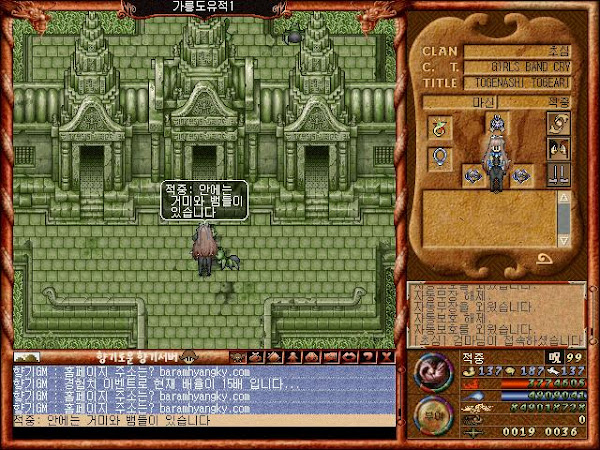Screen dimensions: 600x450
Task: Select the blue ring equipment slot
Action: [x=437, y=157]
